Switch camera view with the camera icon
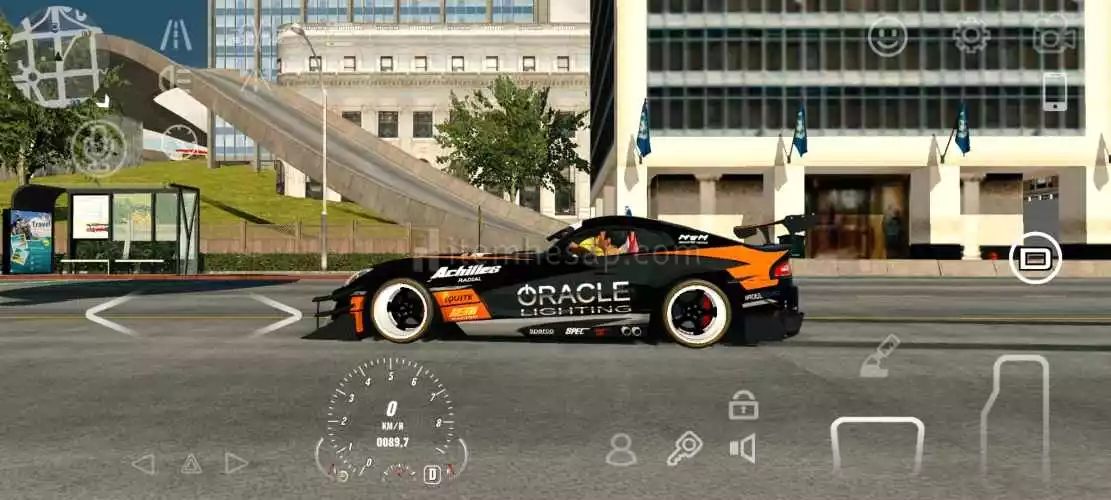The width and height of the screenshot is (1111, 500). coord(1053,34)
